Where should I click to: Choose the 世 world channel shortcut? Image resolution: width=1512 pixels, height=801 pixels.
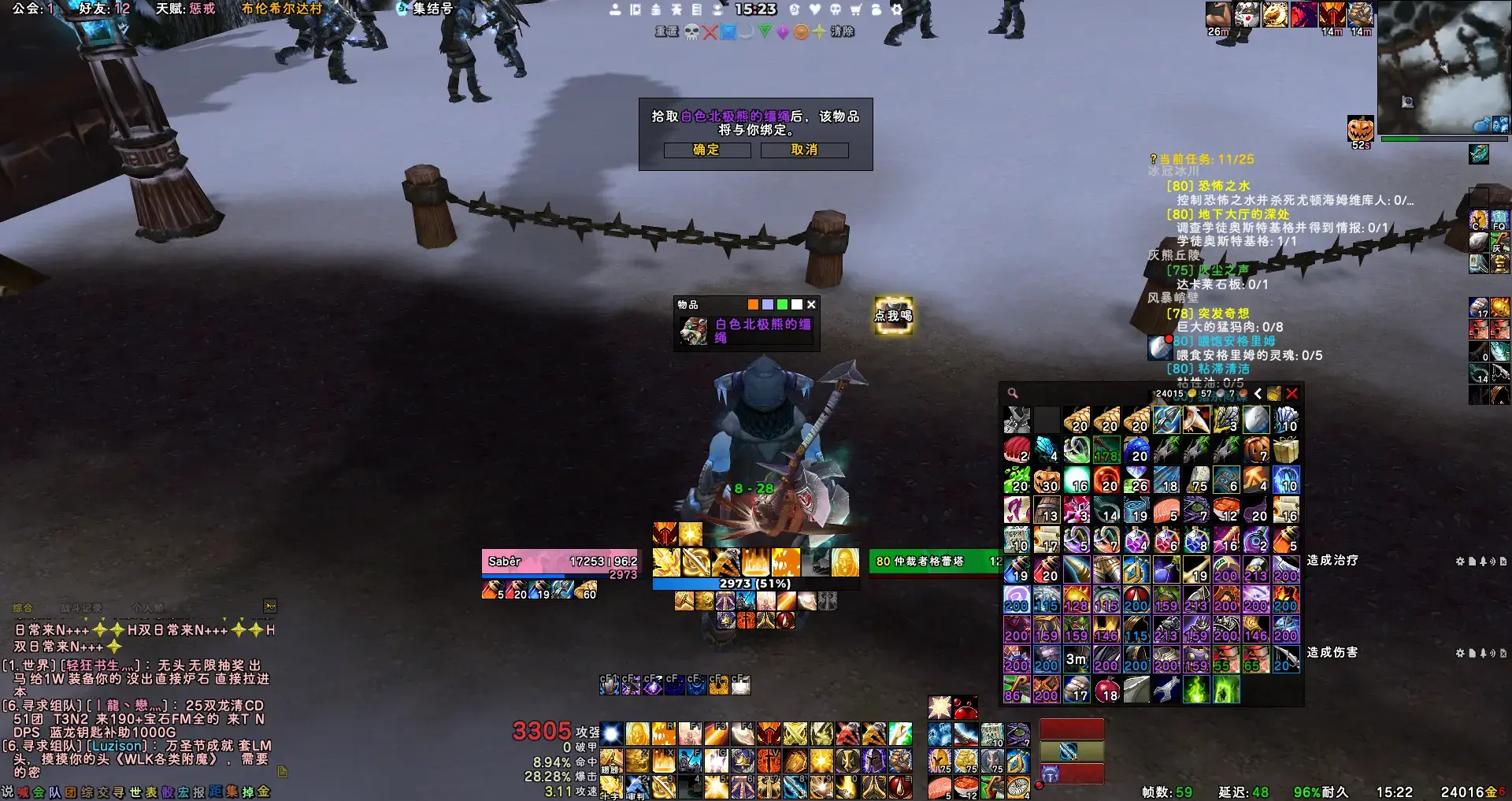(135, 792)
